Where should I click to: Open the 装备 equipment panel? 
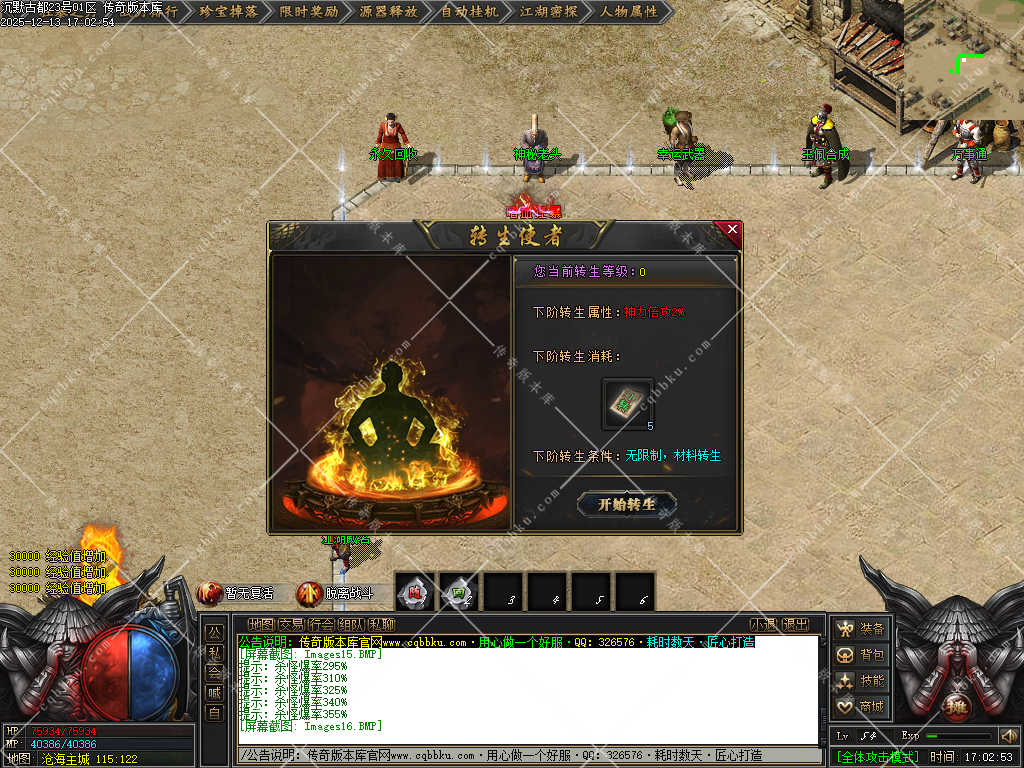coord(861,629)
